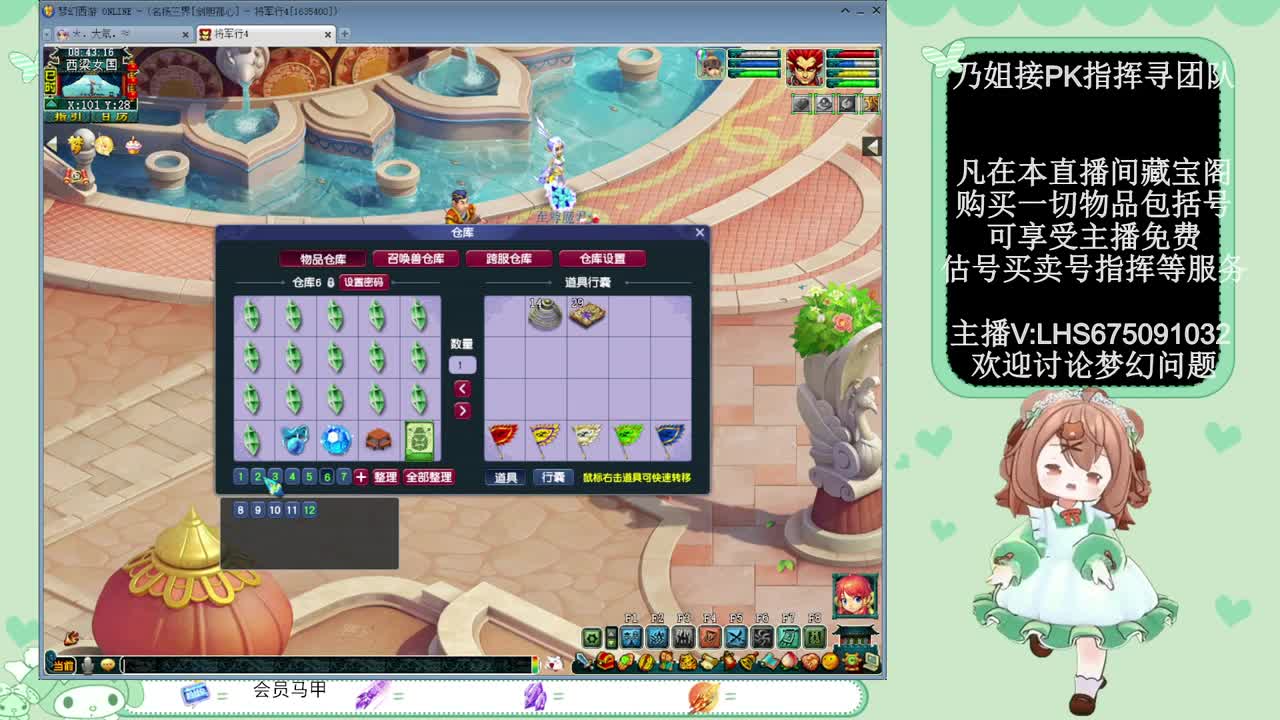
Task: Open the peach gift icon near the chat bar
Action: (790, 662)
